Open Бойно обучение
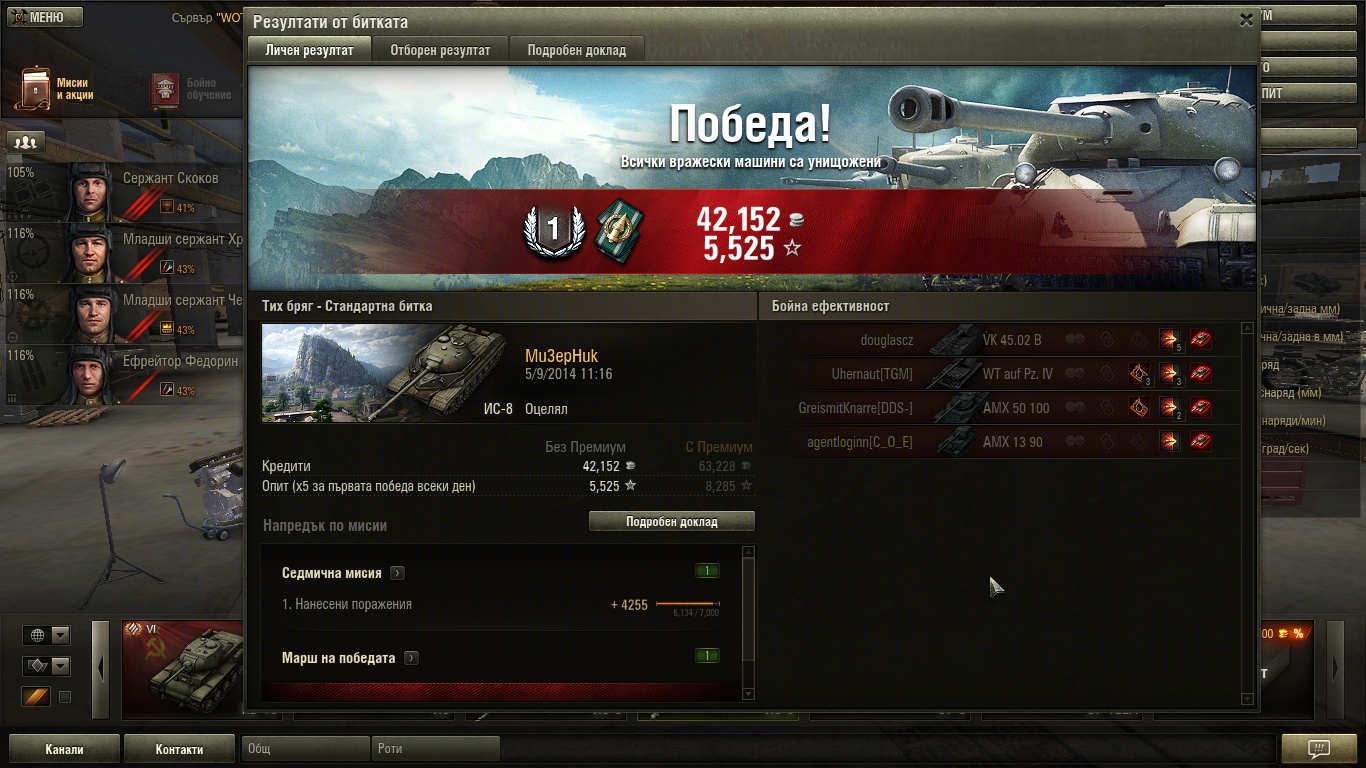The width and height of the screenshot is (1366, 768). [x=190, y=89]
